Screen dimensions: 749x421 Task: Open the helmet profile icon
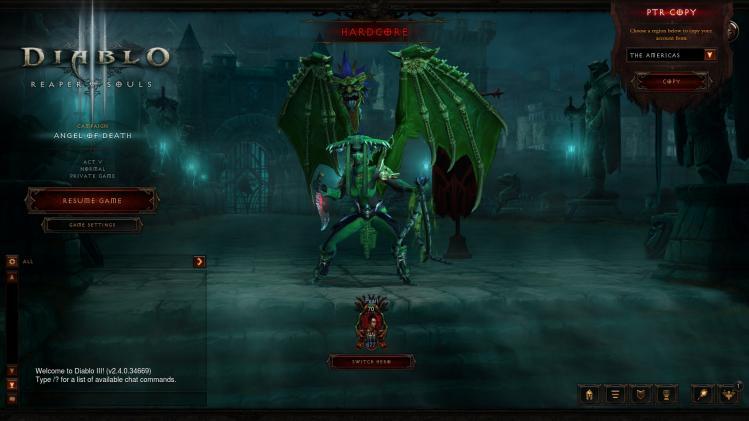click(590, 394)
